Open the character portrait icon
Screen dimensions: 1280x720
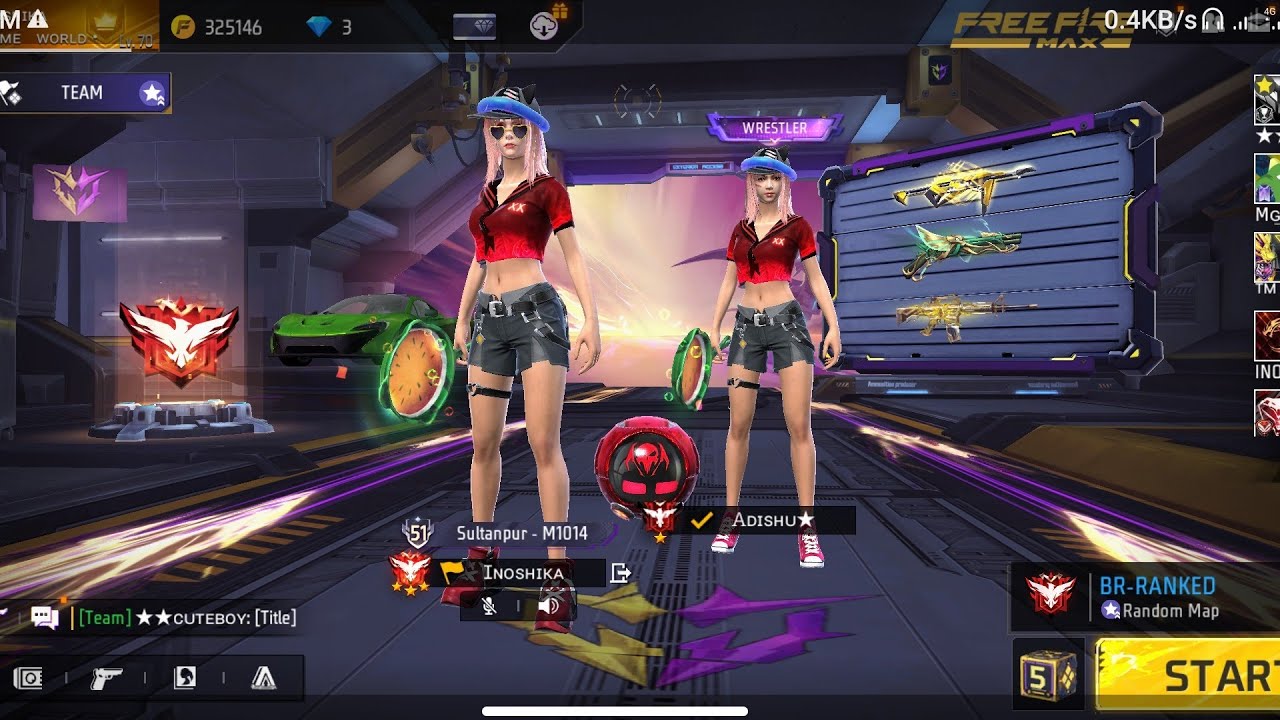point(185,679)
